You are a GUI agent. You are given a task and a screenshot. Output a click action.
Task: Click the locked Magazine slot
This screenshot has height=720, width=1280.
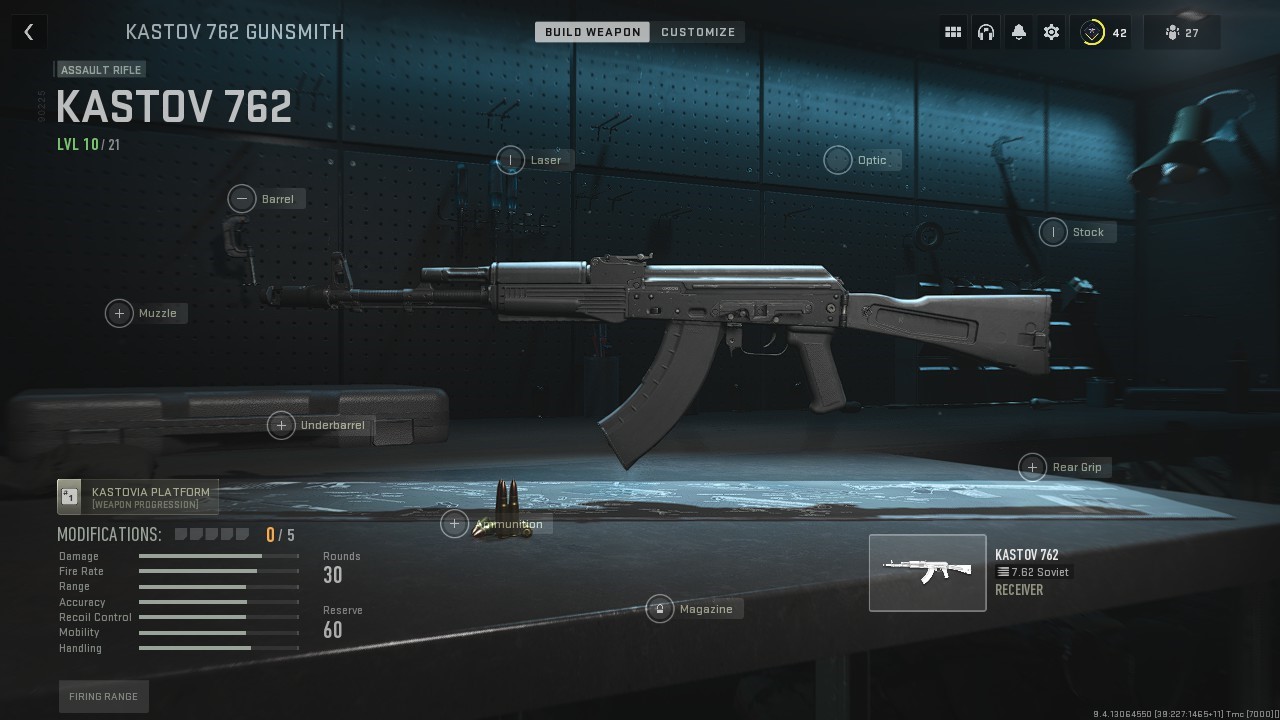pos(660,609)
